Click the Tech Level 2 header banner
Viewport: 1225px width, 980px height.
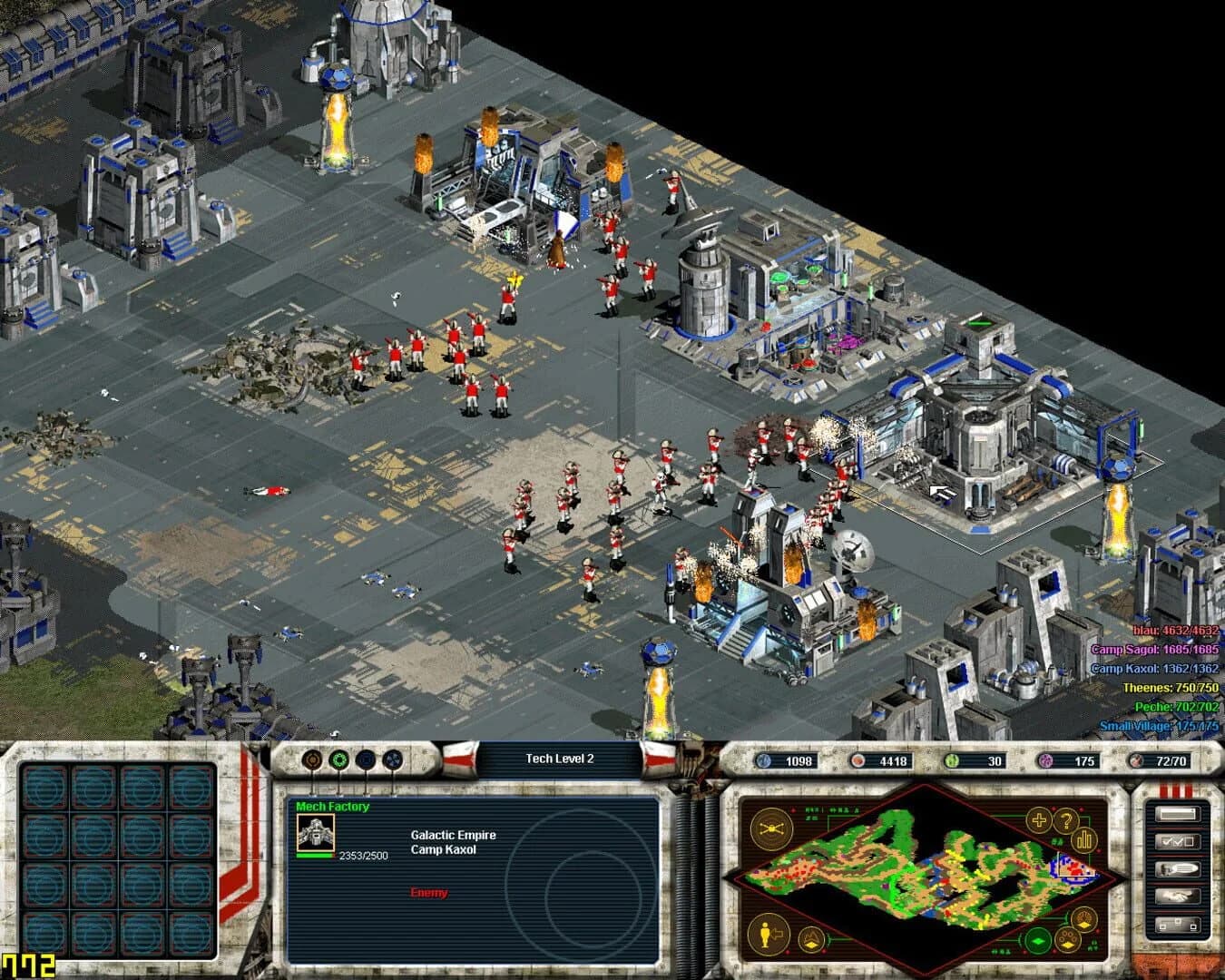point(561,758)
